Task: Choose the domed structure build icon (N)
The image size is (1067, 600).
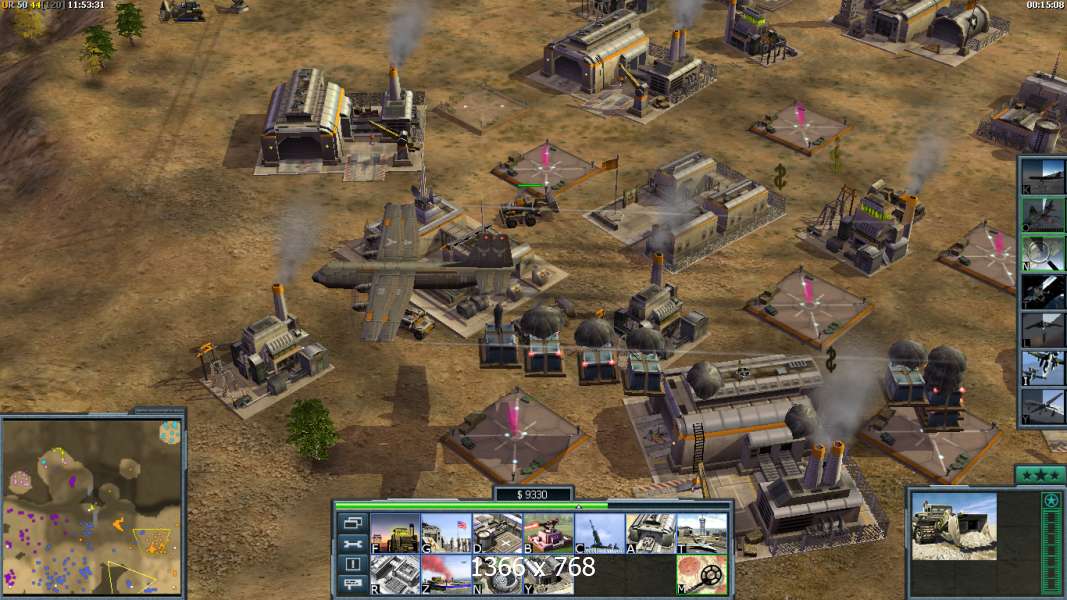Action: [x=497, y=574]
